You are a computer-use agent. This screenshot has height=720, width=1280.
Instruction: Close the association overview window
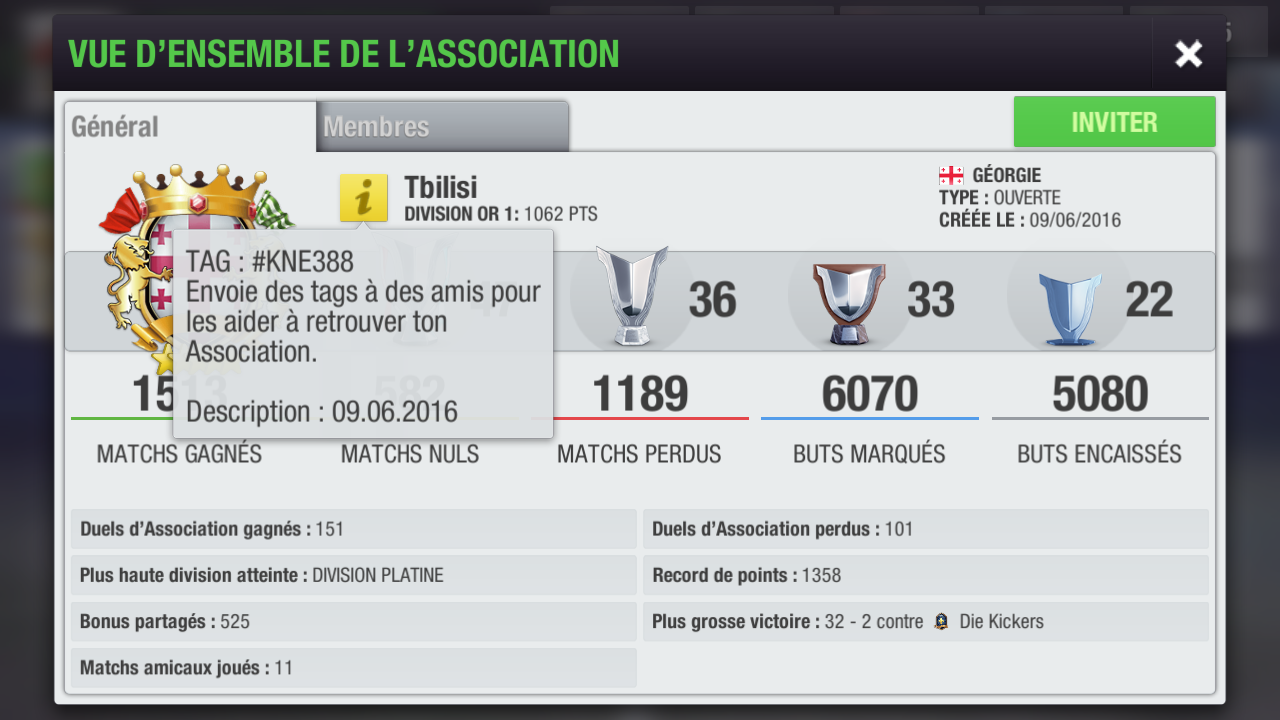pos(1188,54)
